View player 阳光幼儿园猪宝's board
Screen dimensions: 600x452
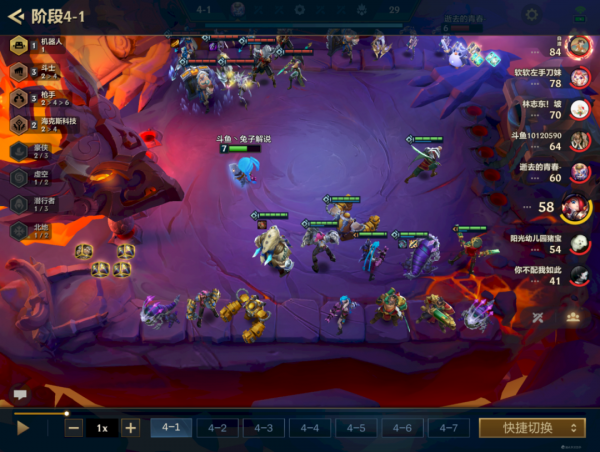pyautogui.click(x=577, y=243)
